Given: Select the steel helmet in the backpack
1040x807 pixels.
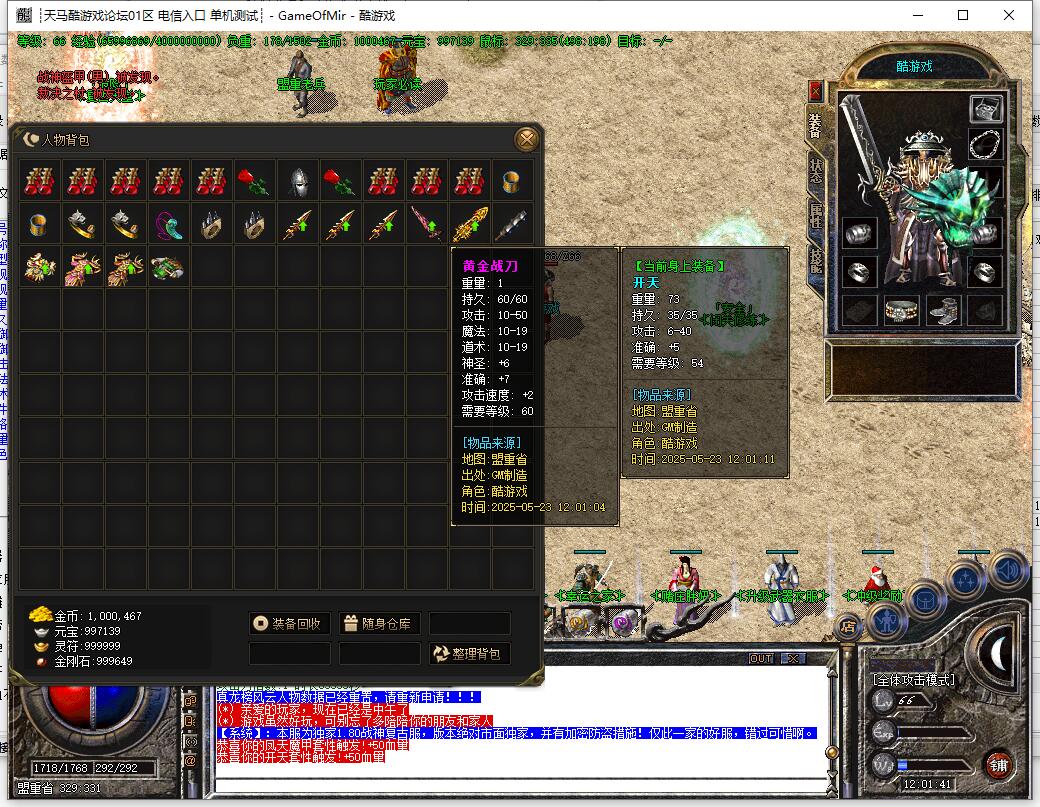Looking at the screenshot, I should click(297, 181).
